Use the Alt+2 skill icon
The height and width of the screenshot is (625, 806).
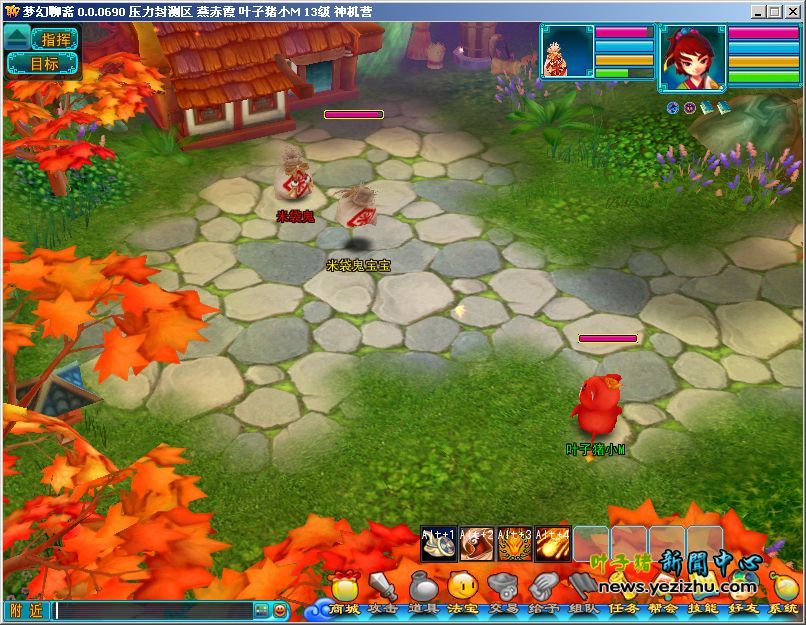click(x=476, y=544)
